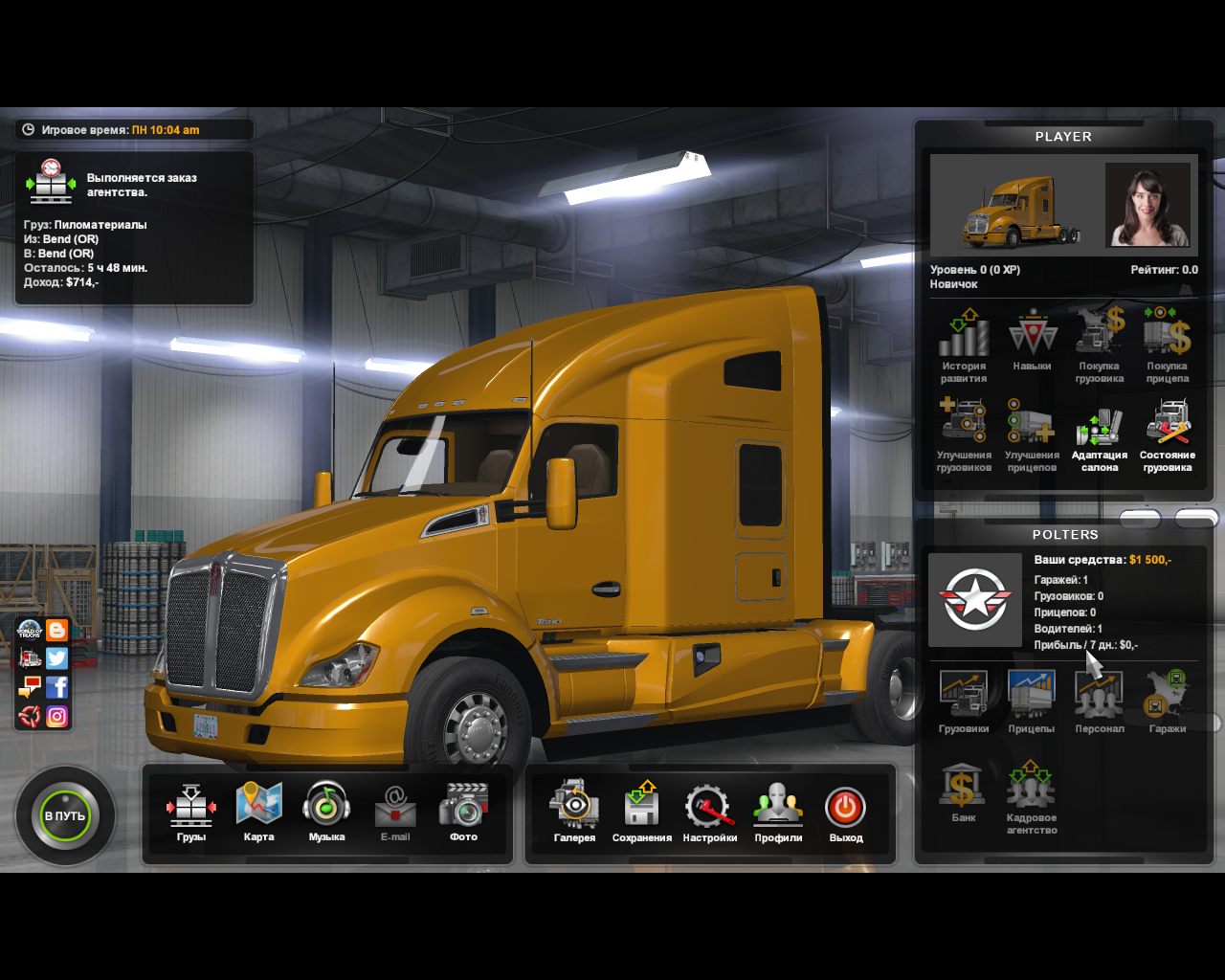The image size is (1225, 980).
Task: Open the Фото photo mode
Action: point(463,810)
